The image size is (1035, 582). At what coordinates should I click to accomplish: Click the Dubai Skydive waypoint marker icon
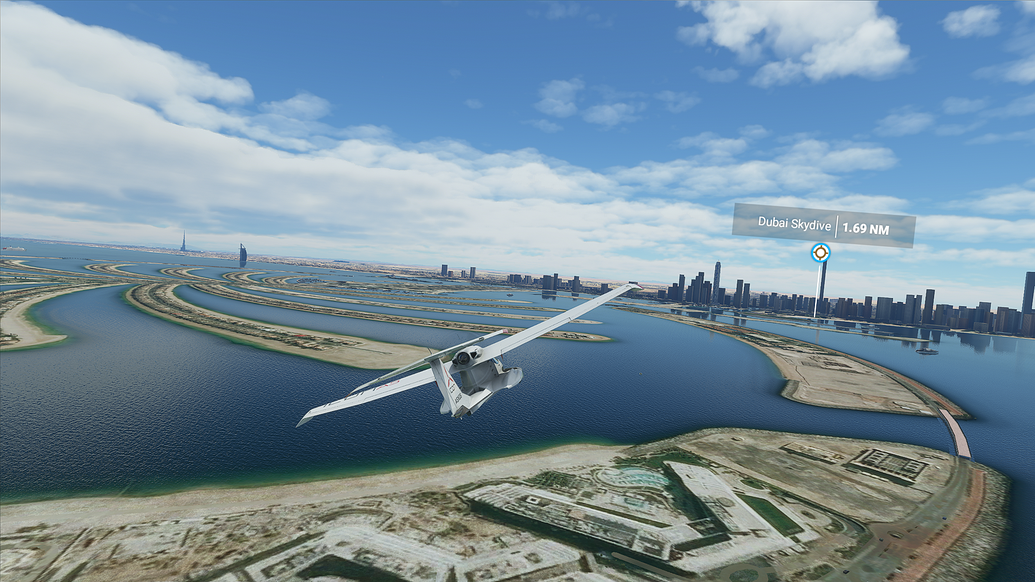coord(820,253)
